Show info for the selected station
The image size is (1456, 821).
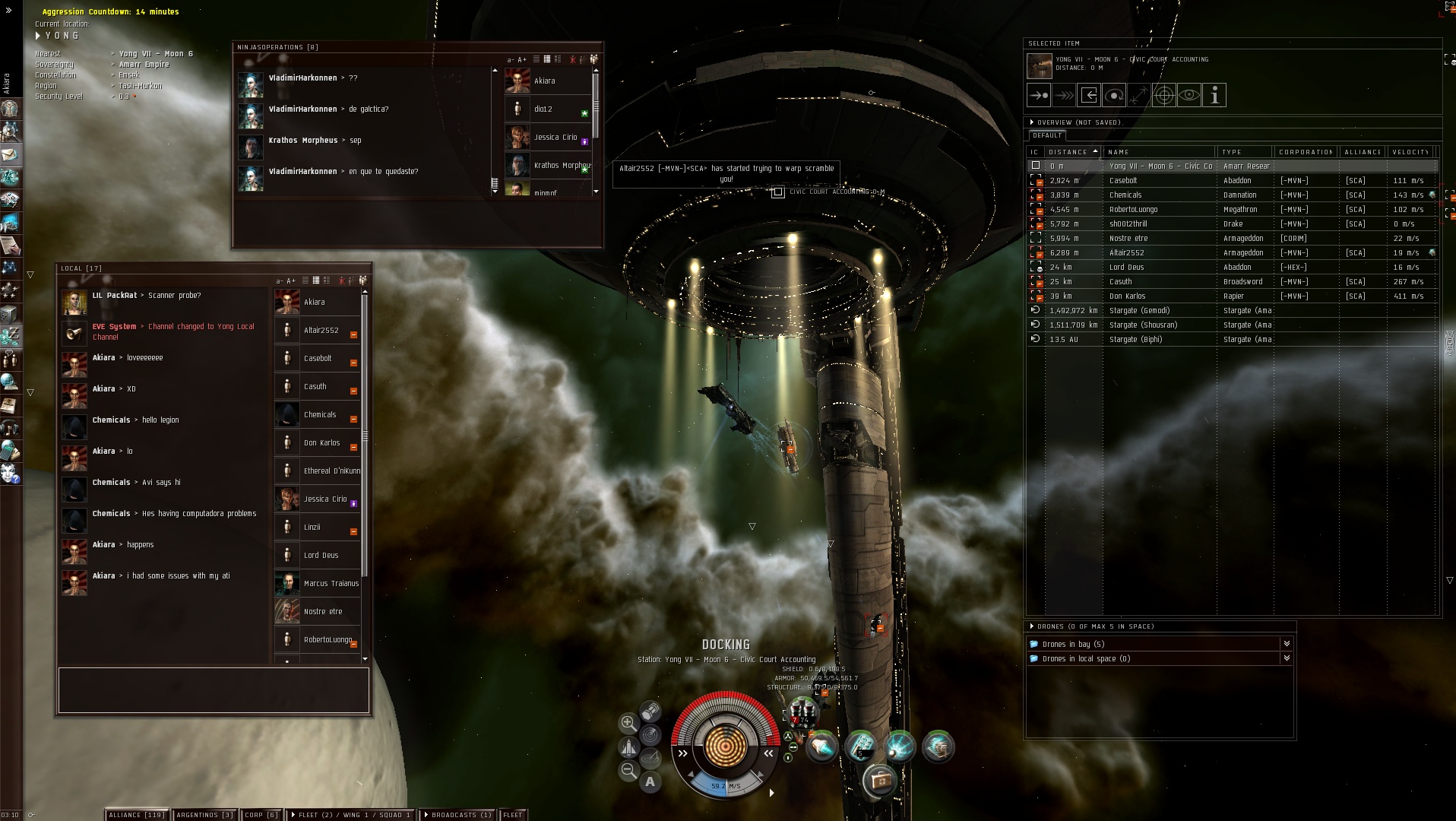click(1214, 95)
